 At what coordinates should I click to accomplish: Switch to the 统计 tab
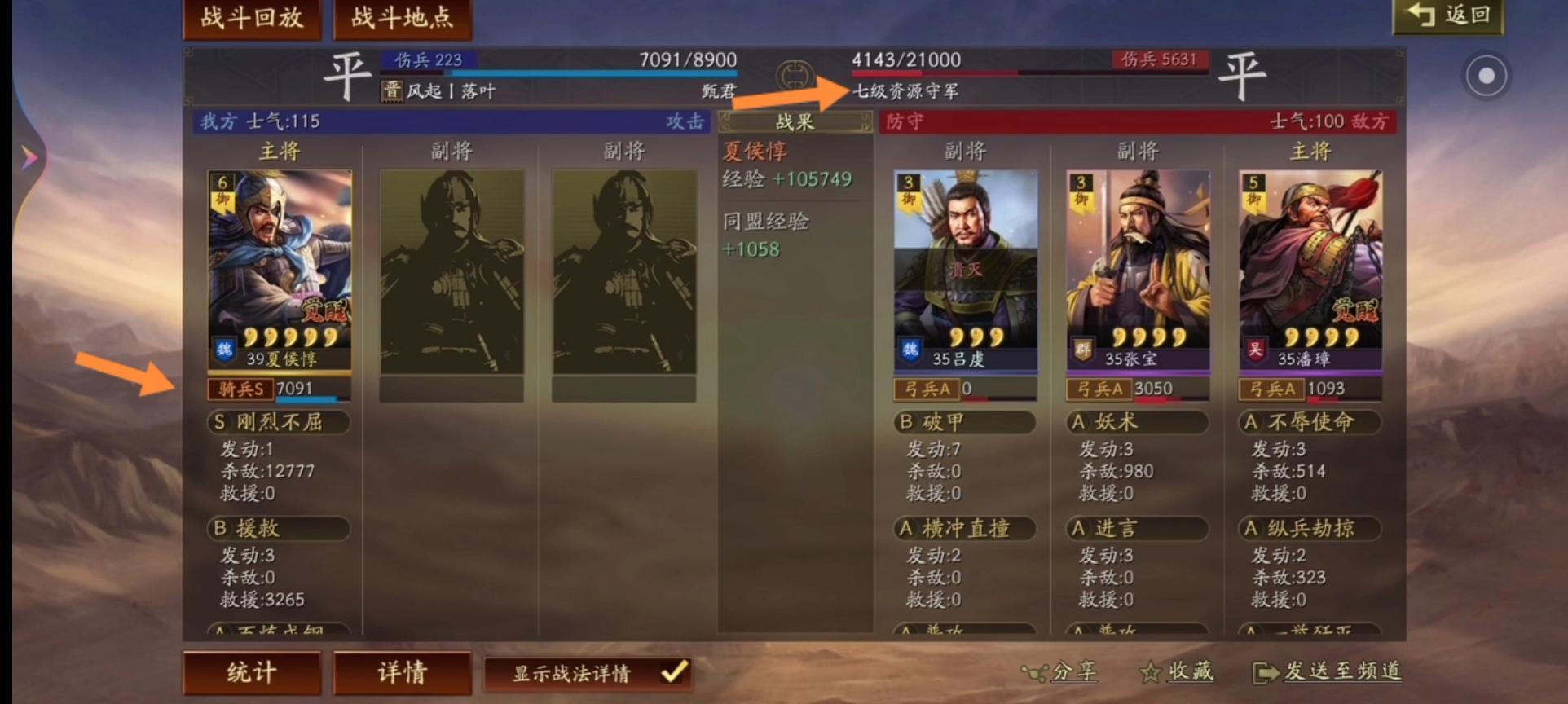click(x=250, y=672)
